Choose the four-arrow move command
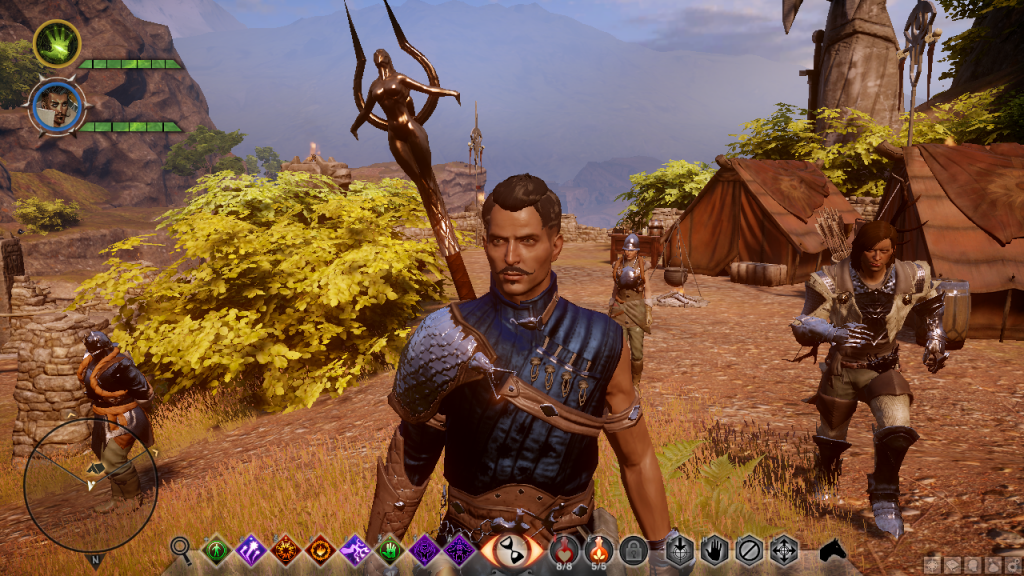Viewport: 1024px width, 576px height. [x=783, y=549]
